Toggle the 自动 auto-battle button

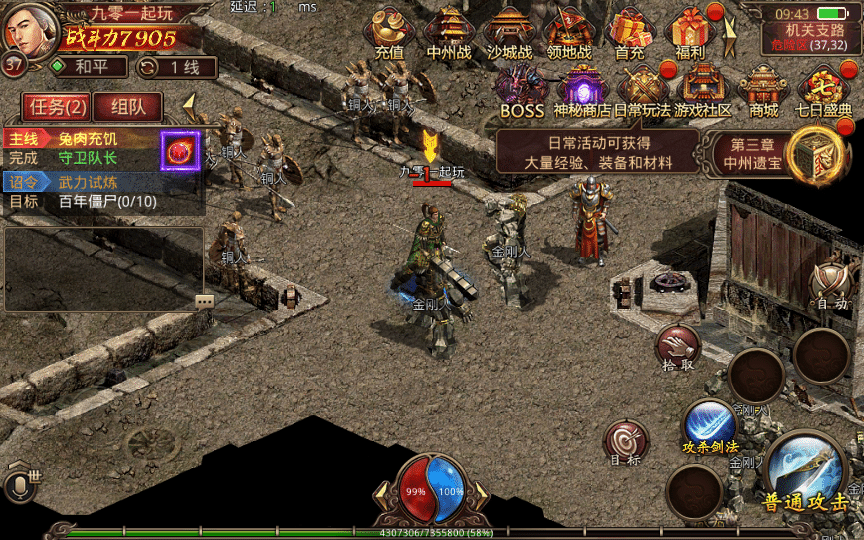[x=831, y=285]
